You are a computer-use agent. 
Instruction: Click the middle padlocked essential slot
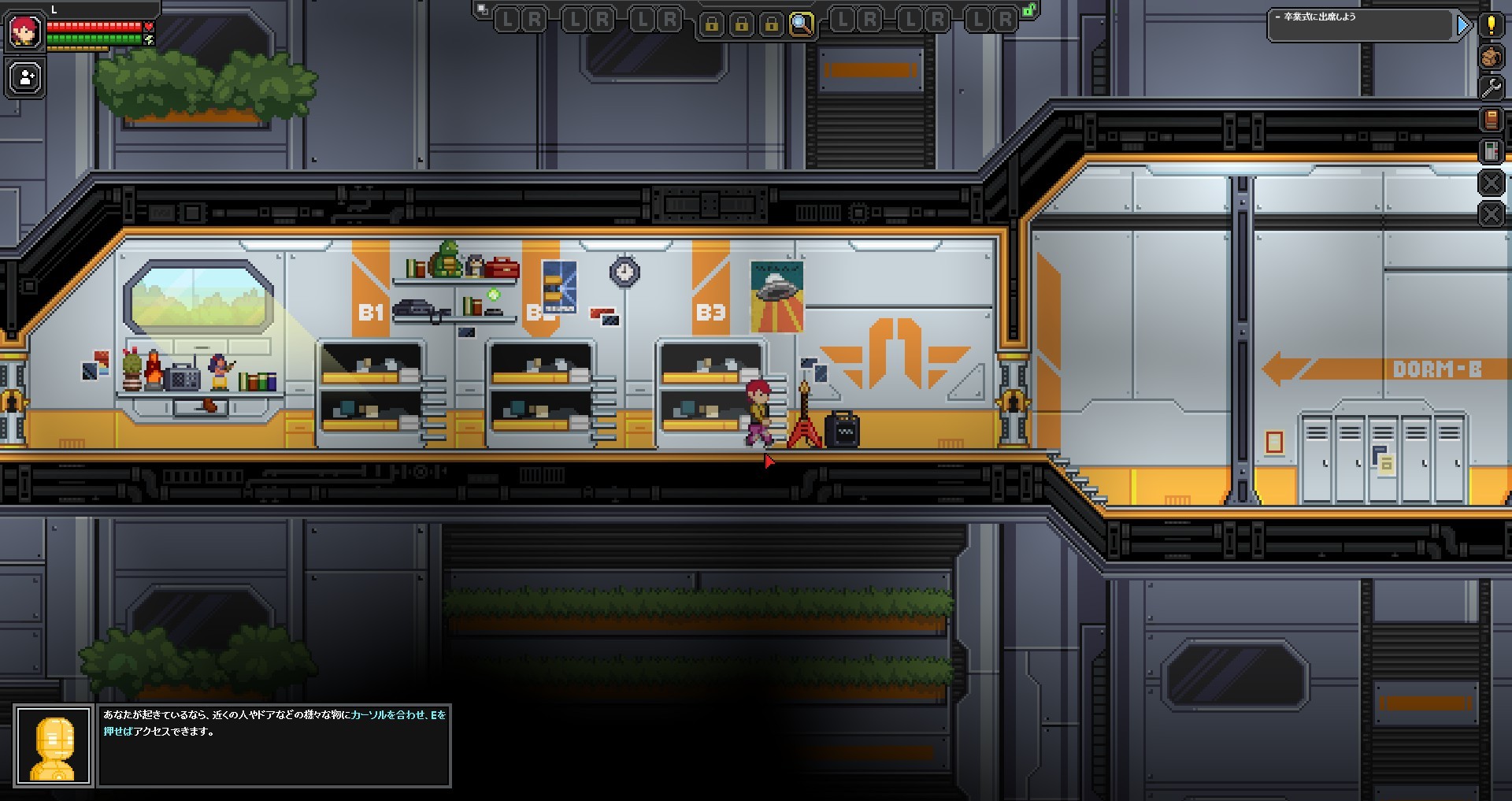[743, 23]
